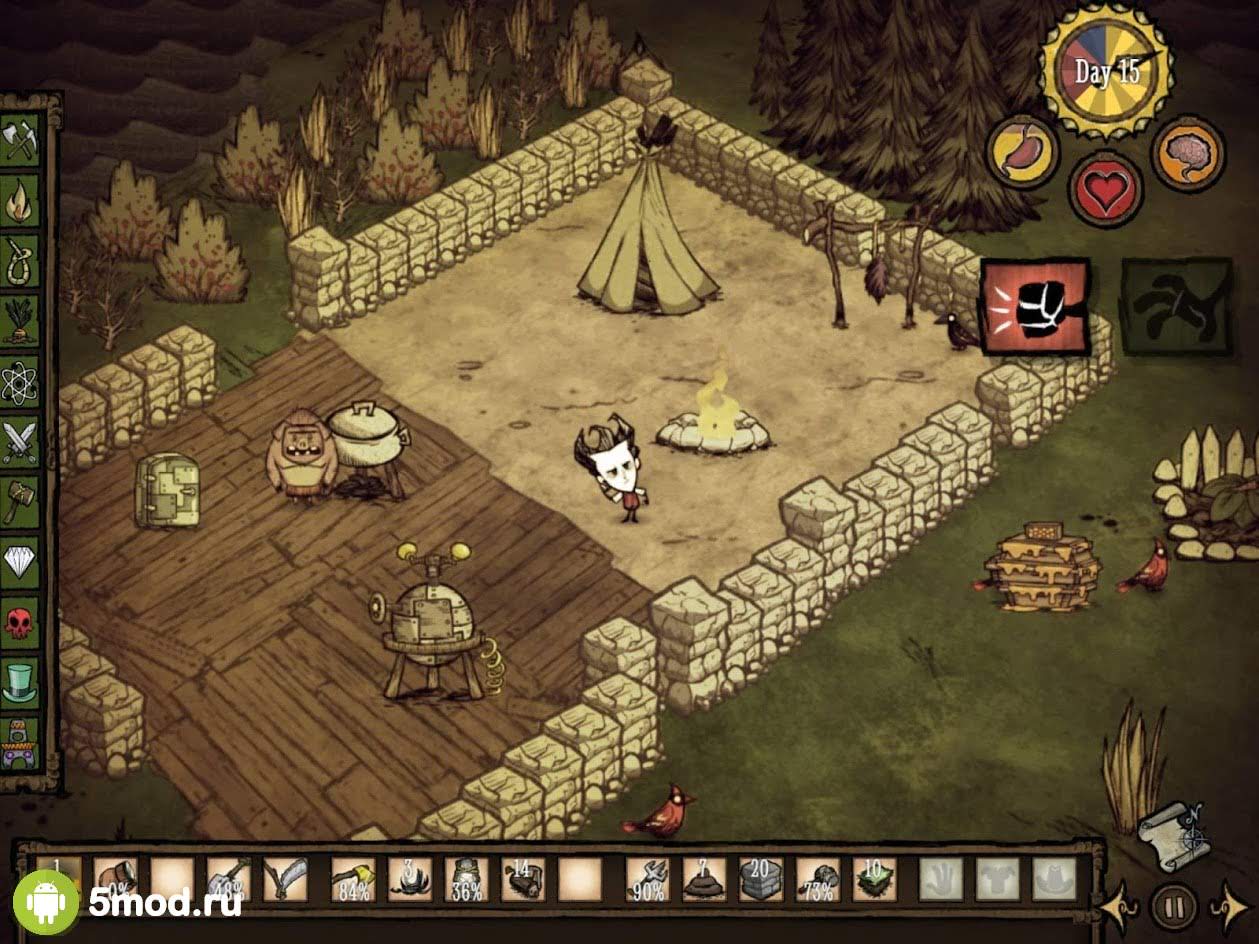Image resolution: width=1259 pixels, height=944 pixels.
Task: Open the Fire crafting tab
Action: click(20, 201)
